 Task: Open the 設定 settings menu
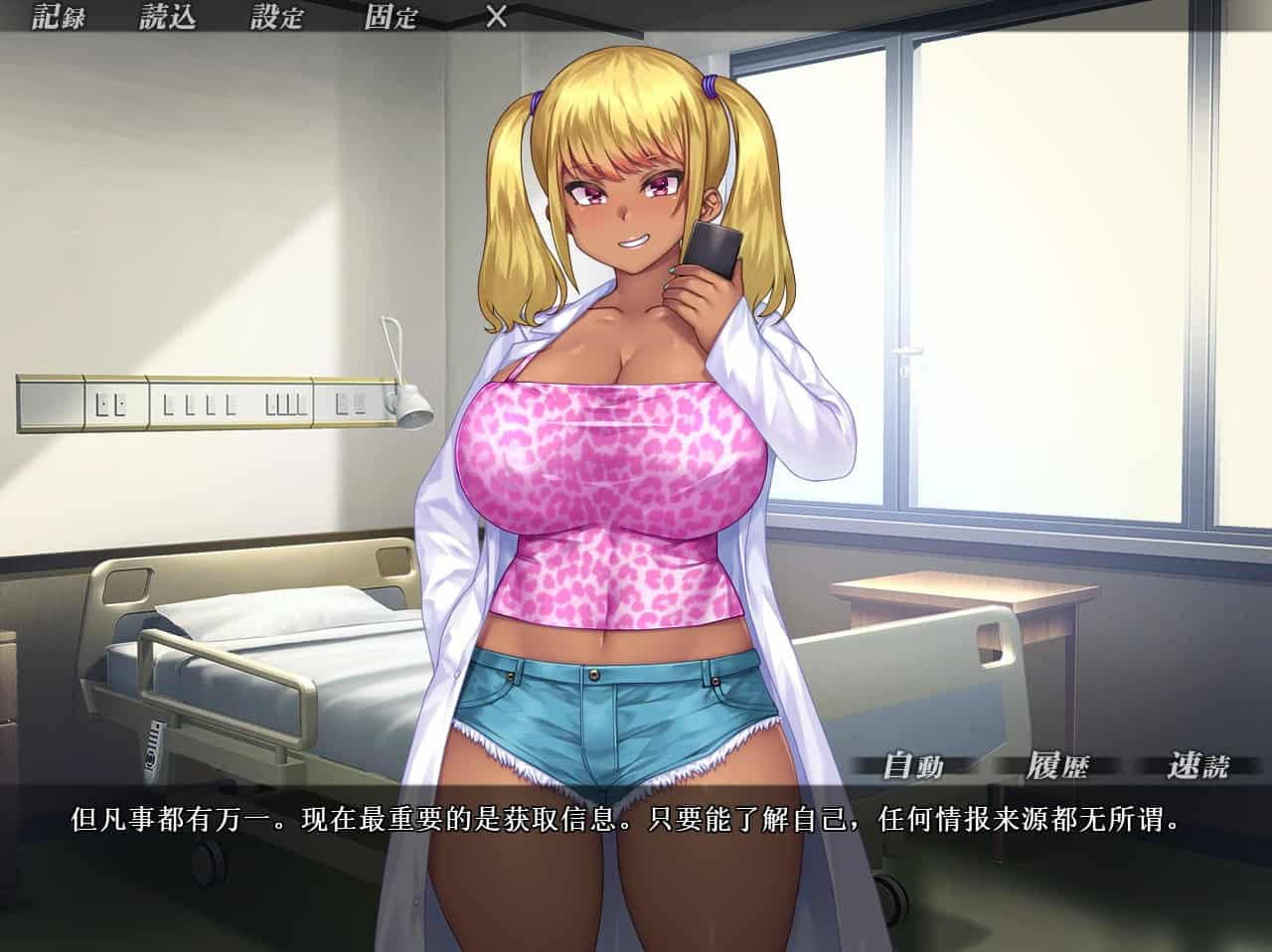[x=276, y=17]
